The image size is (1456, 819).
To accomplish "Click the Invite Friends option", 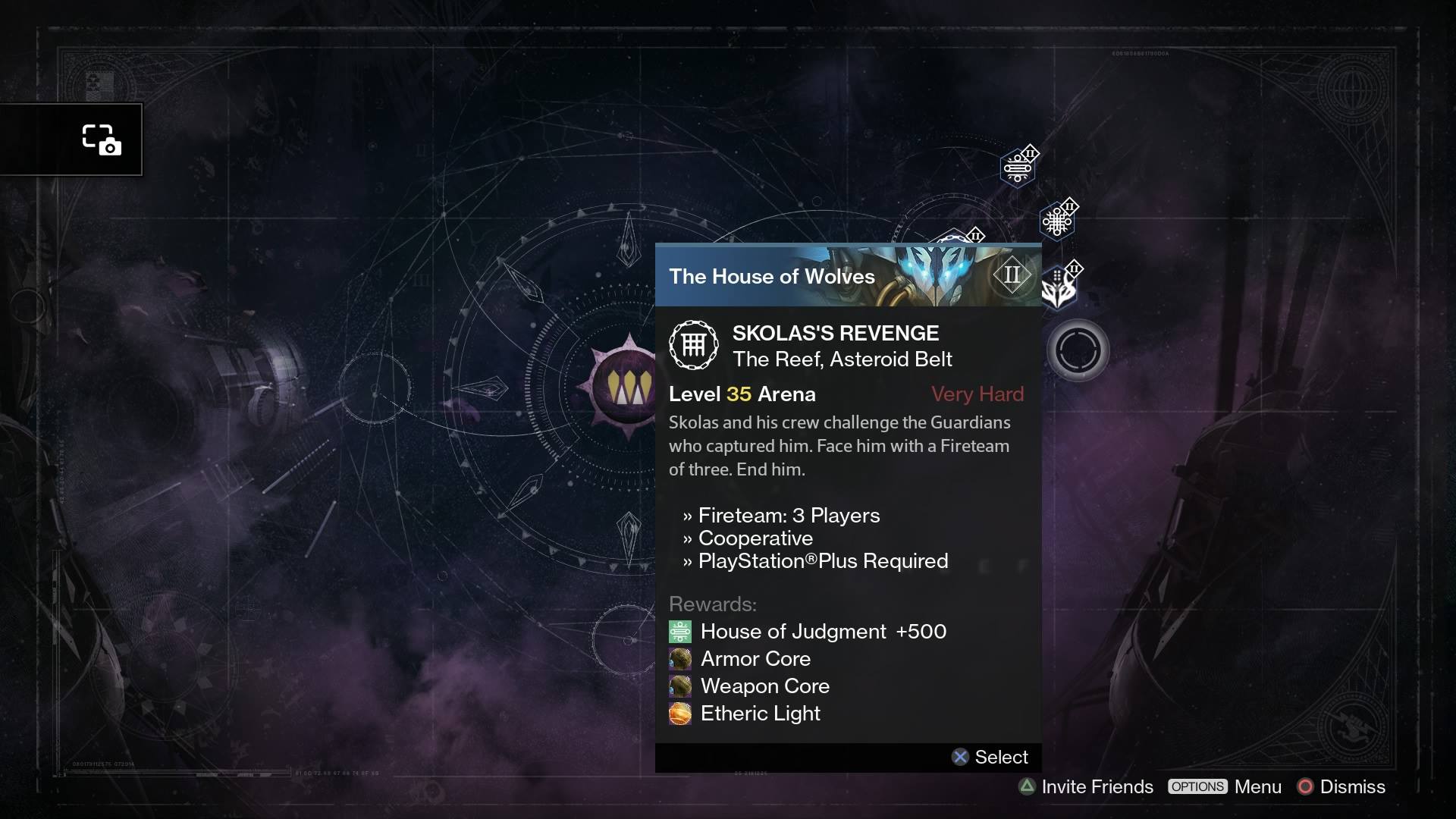I will [1086, 786].
